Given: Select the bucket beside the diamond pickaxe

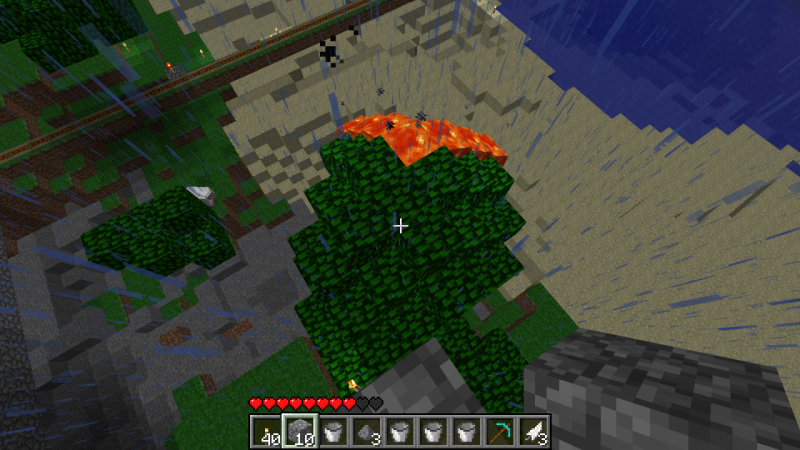Looking at the screenshot, I should 465,431.
